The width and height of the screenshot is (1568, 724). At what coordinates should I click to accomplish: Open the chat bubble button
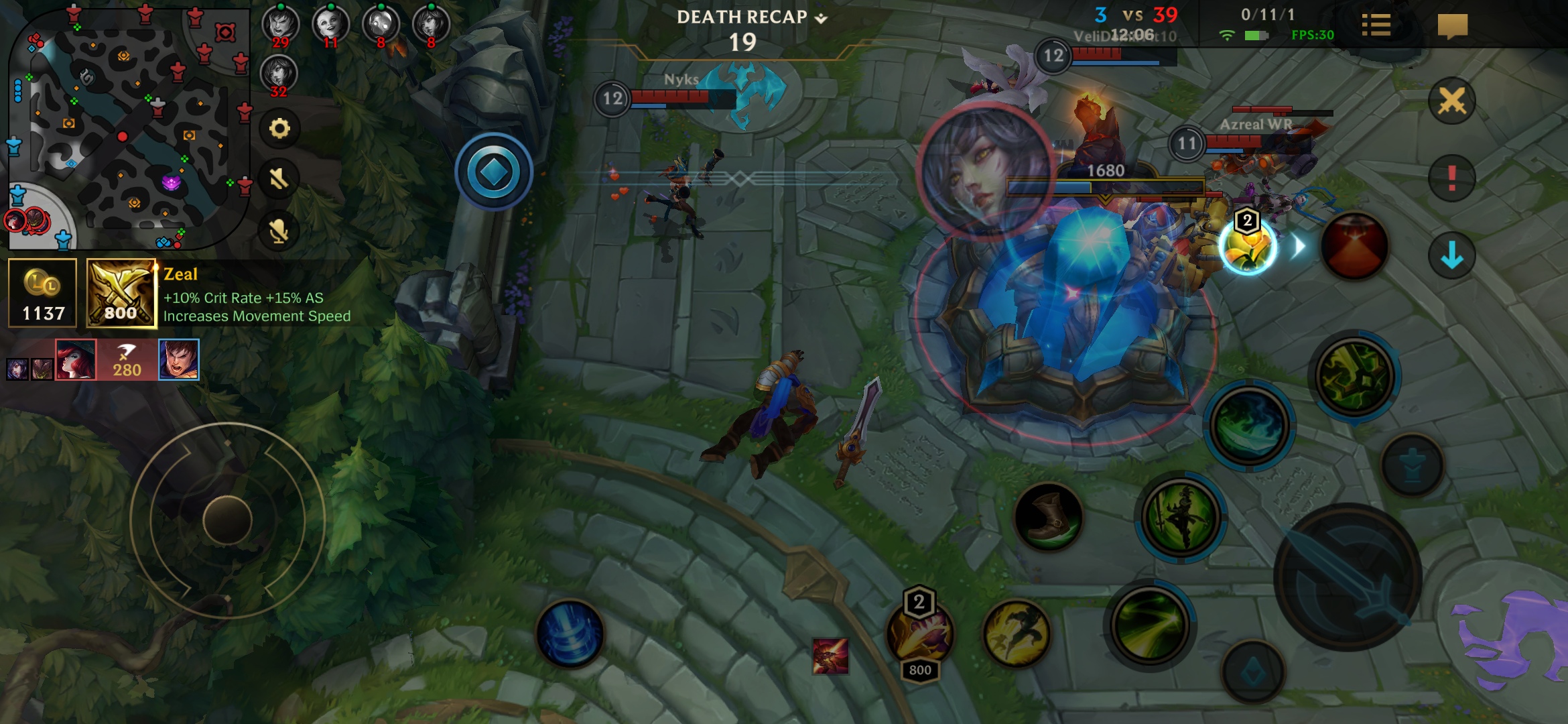pyautogui.click(x=1452, y=27)
